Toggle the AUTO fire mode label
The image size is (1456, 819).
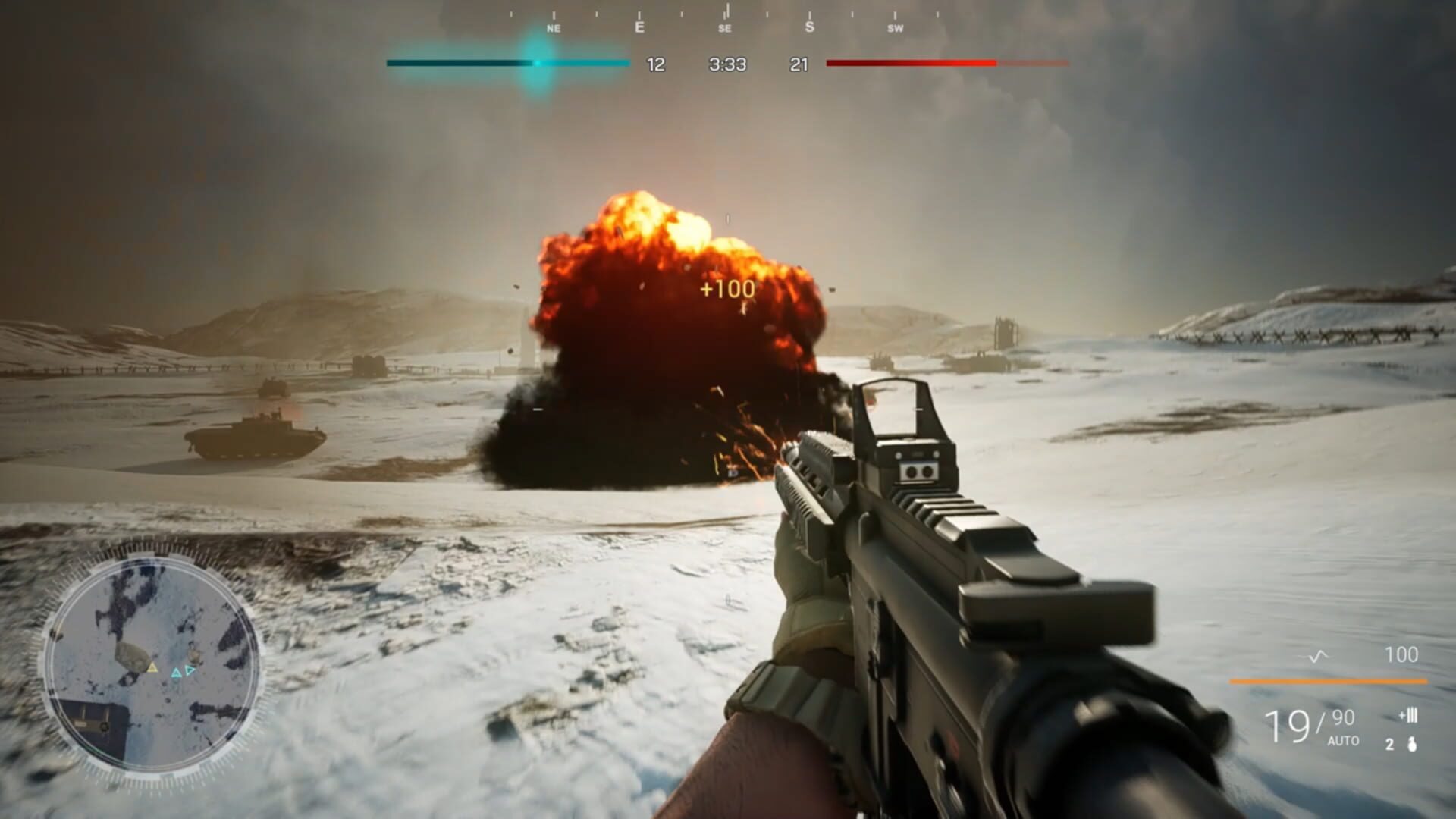pyautogui.click(x=1342, y=740)
